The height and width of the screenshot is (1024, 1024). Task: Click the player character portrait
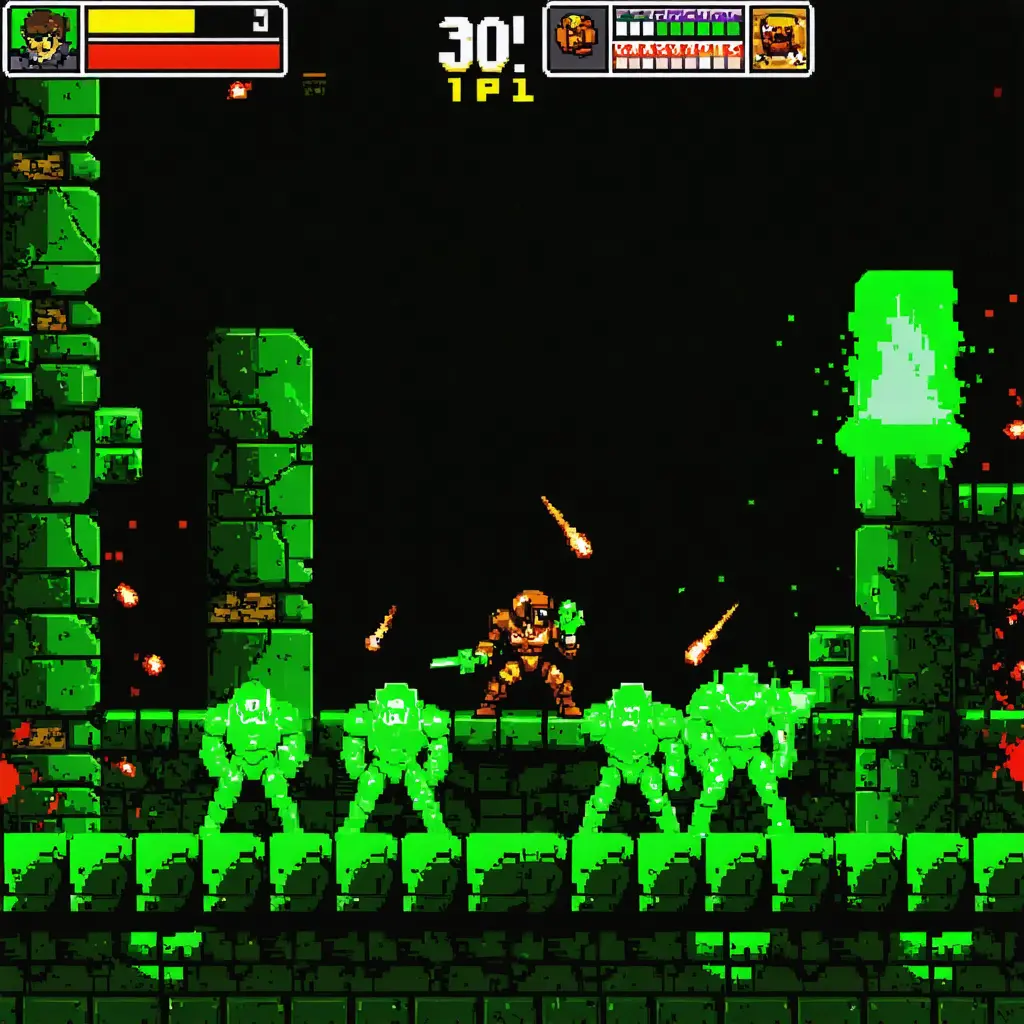click(43, 39)
